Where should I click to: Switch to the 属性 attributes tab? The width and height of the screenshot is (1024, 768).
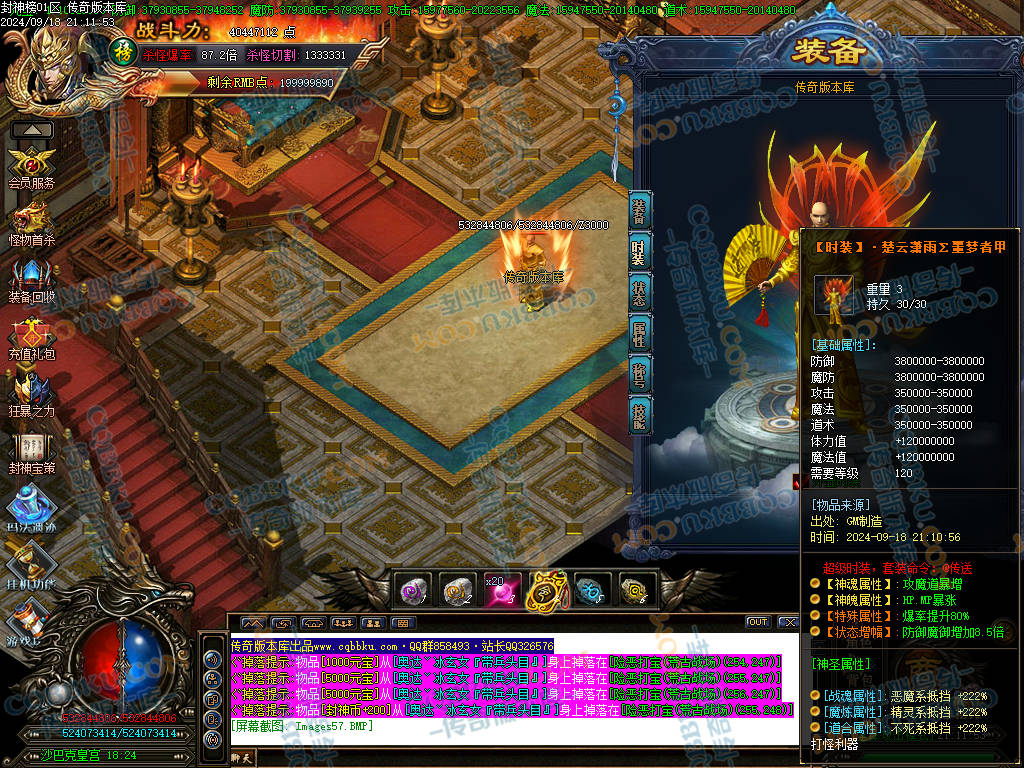point(640,333)
